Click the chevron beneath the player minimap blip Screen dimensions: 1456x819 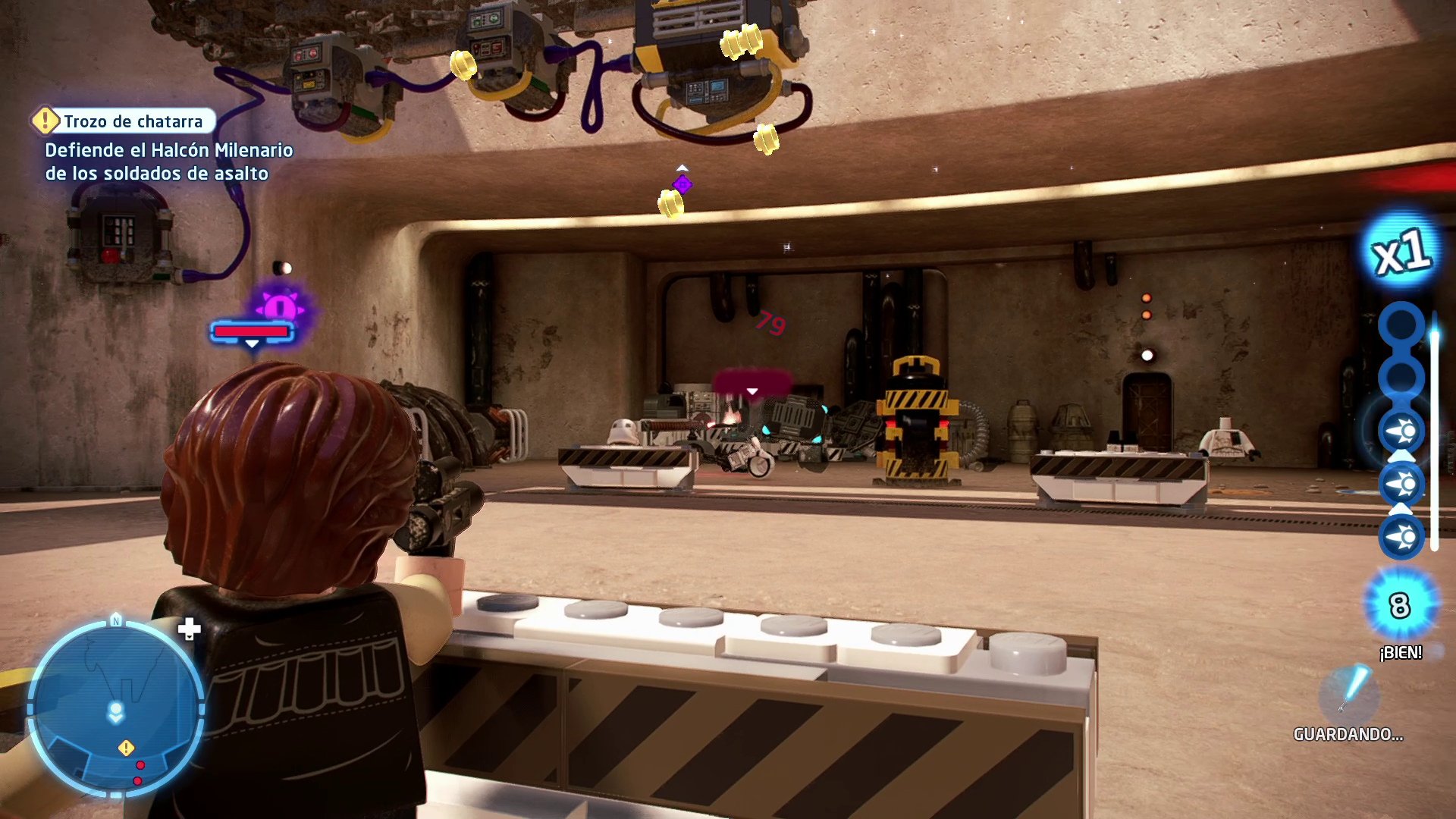(115, 719)
